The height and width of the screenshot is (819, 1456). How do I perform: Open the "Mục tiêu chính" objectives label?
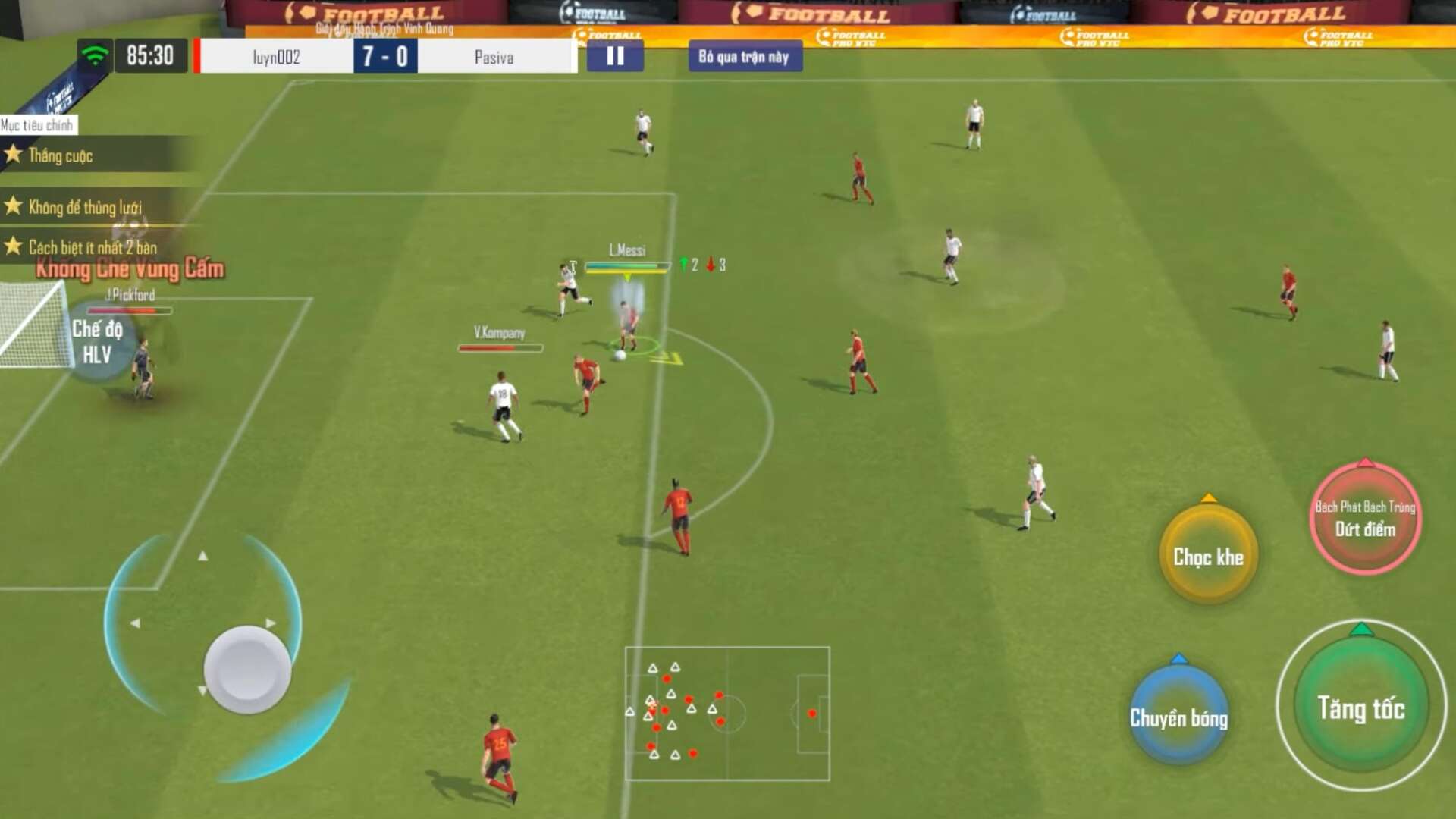(37, 125)
